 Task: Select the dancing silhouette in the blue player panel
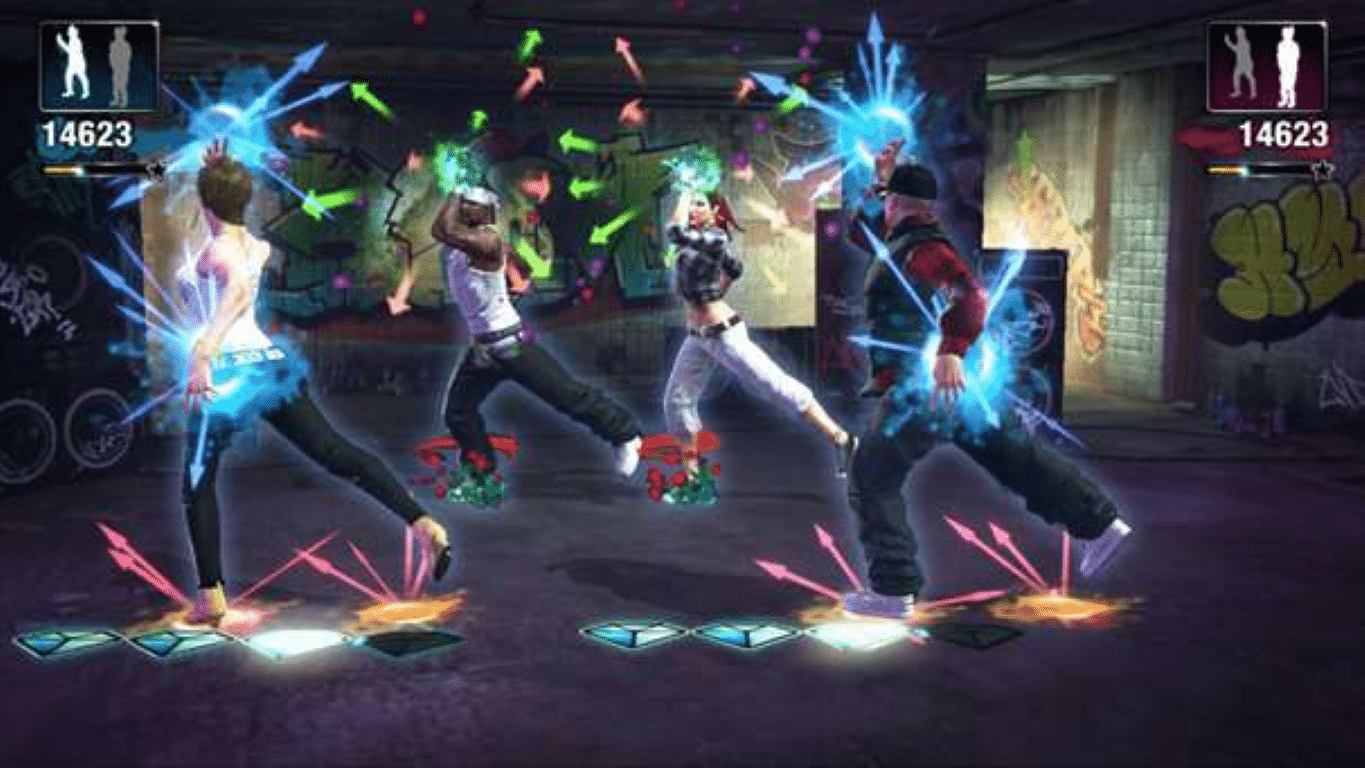[72, 57]
